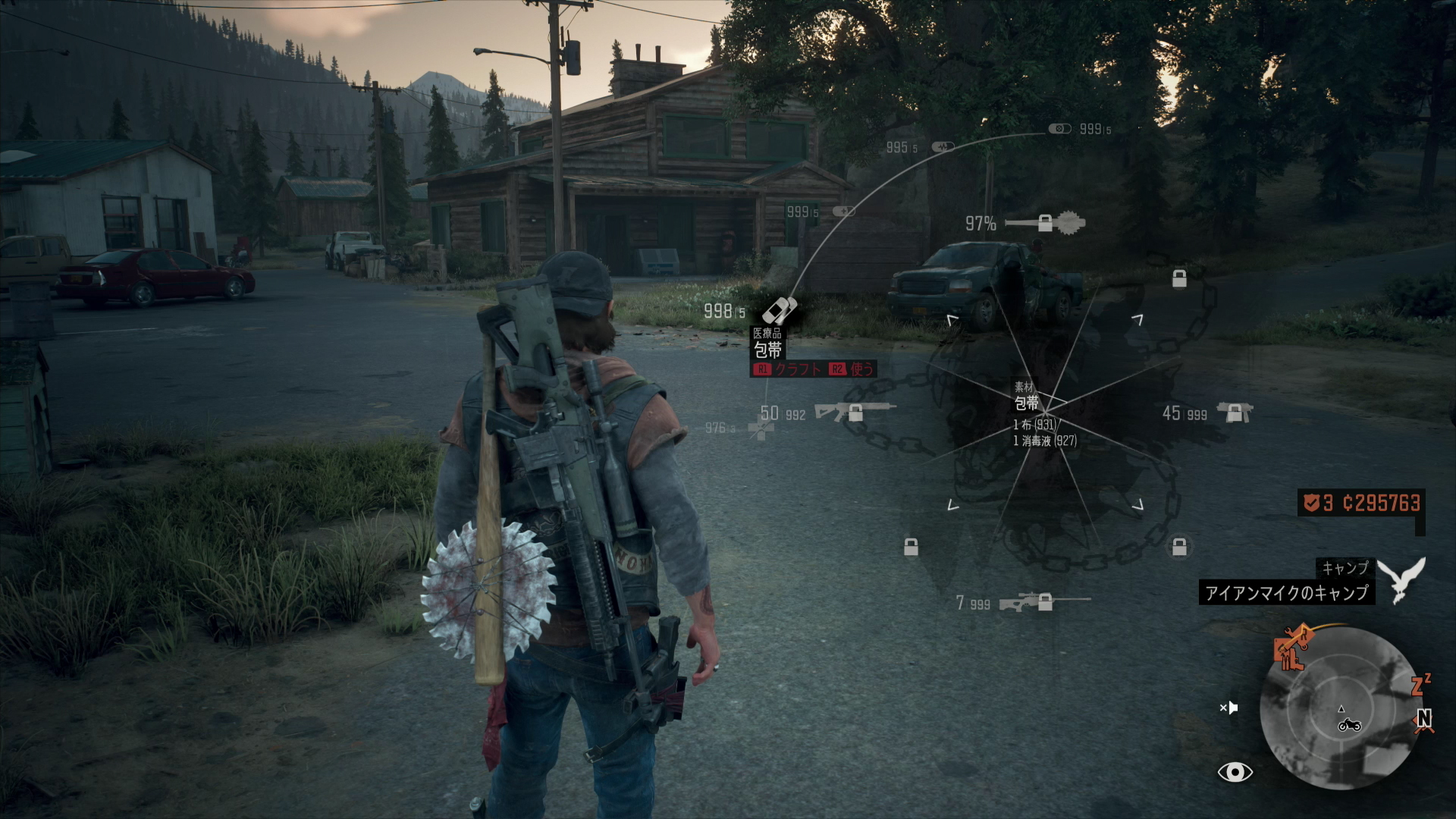Open the Iron Mike's camp label
1456x819 pixels.
click(x=1286, y=592)
